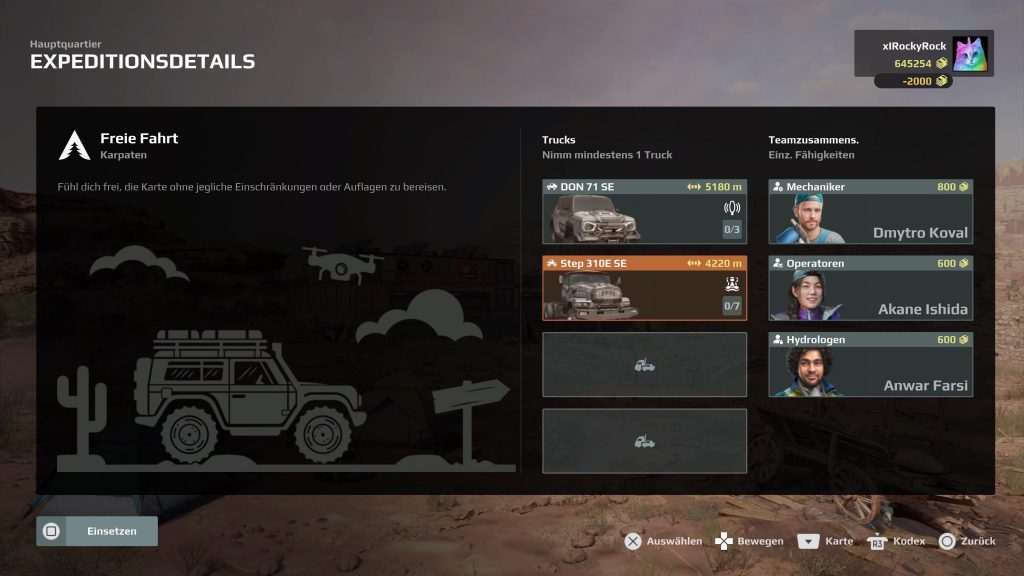Choose Hydrologen Anwar Farsi

pyautogui.click(x=870, y=364)
